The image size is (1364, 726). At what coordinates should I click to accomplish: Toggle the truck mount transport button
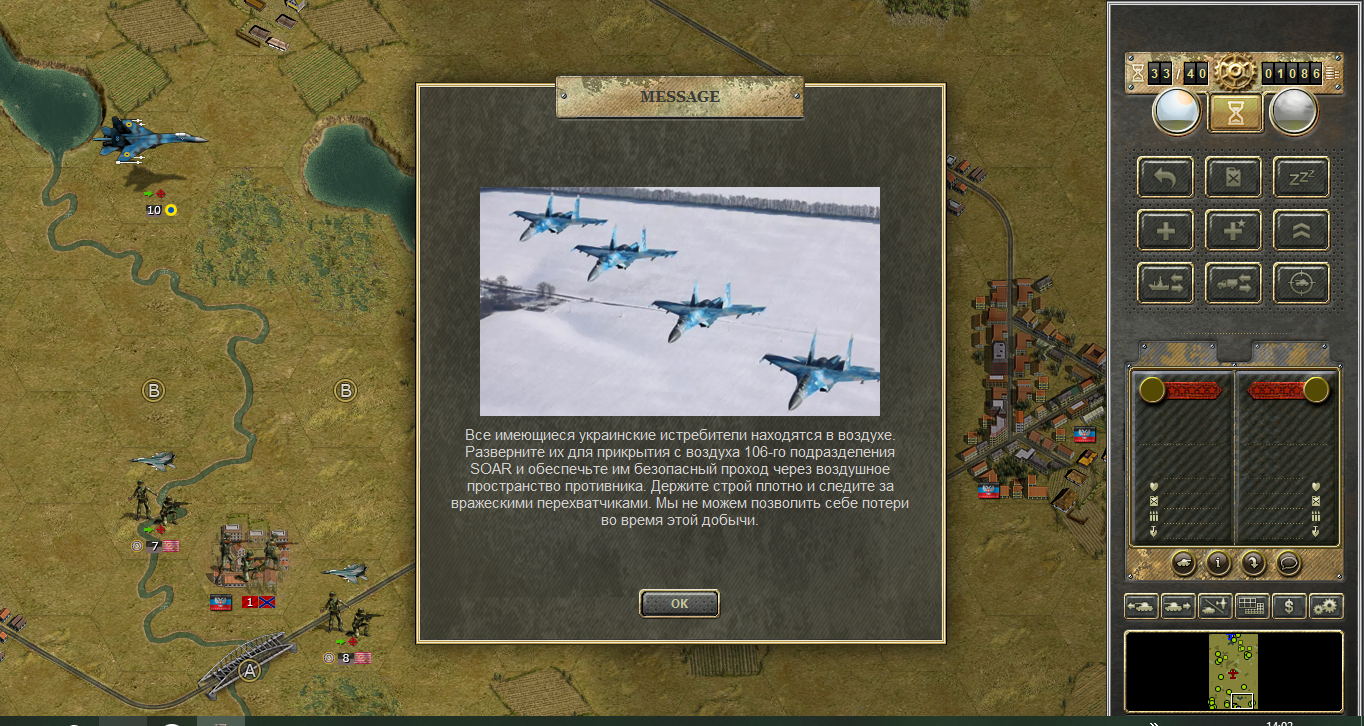[x=1233, y=284]
